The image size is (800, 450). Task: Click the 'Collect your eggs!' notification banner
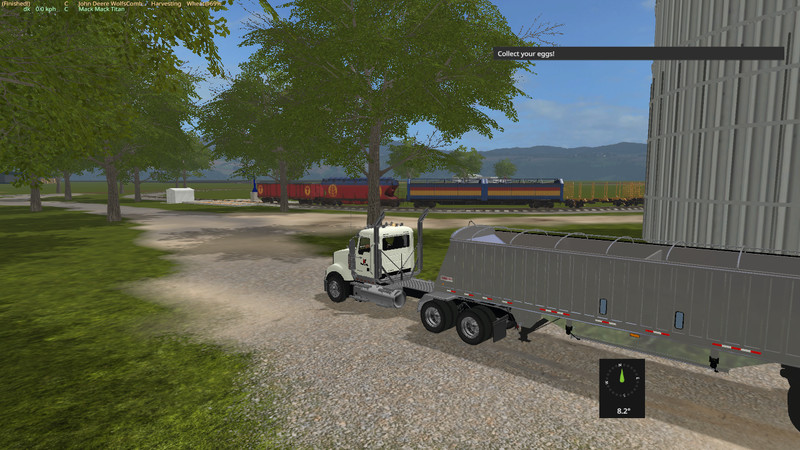click(638, 53)
